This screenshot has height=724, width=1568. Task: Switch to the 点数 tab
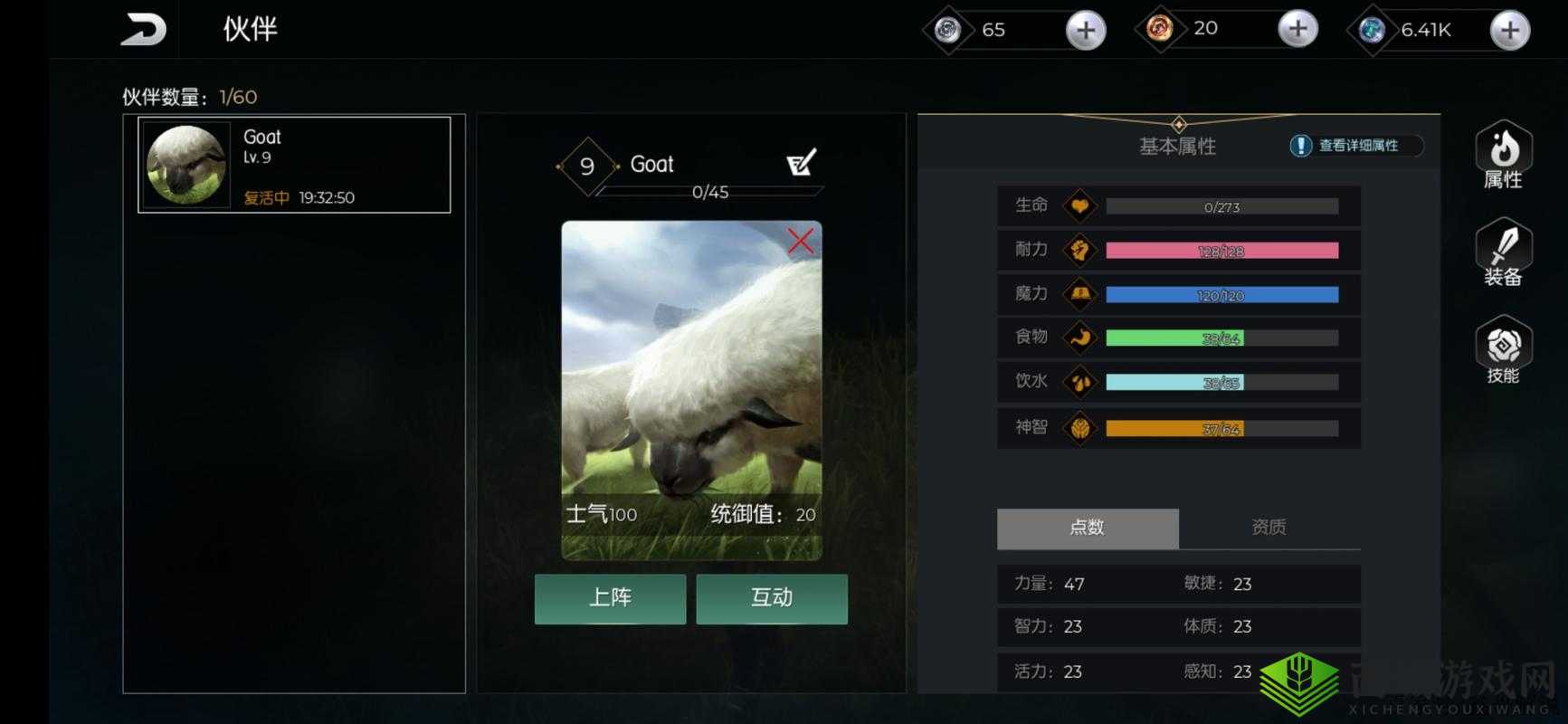(1088, 528)
